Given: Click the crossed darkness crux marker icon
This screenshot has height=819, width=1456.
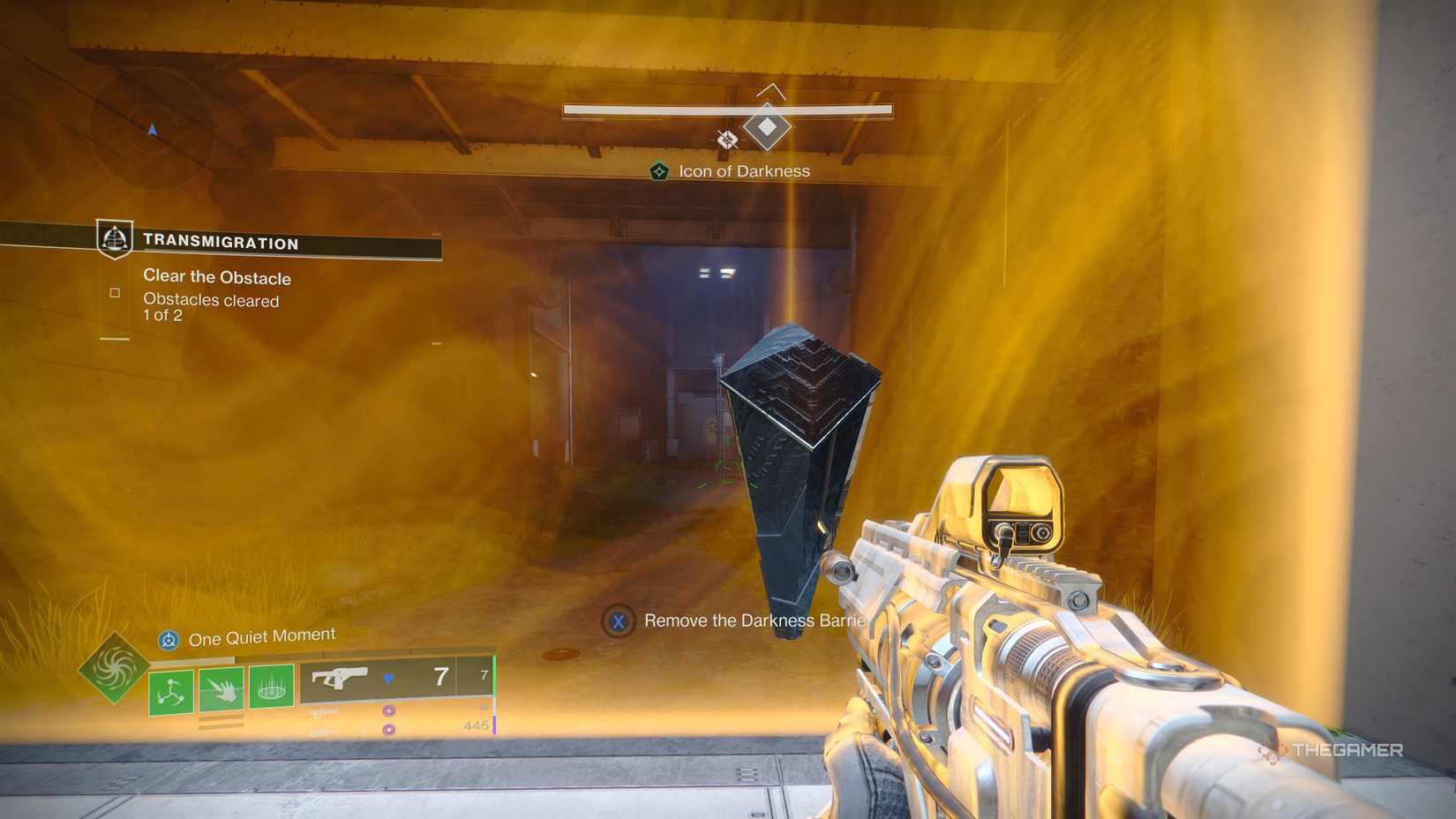Looking at the screenshot, I should point(727,139).
